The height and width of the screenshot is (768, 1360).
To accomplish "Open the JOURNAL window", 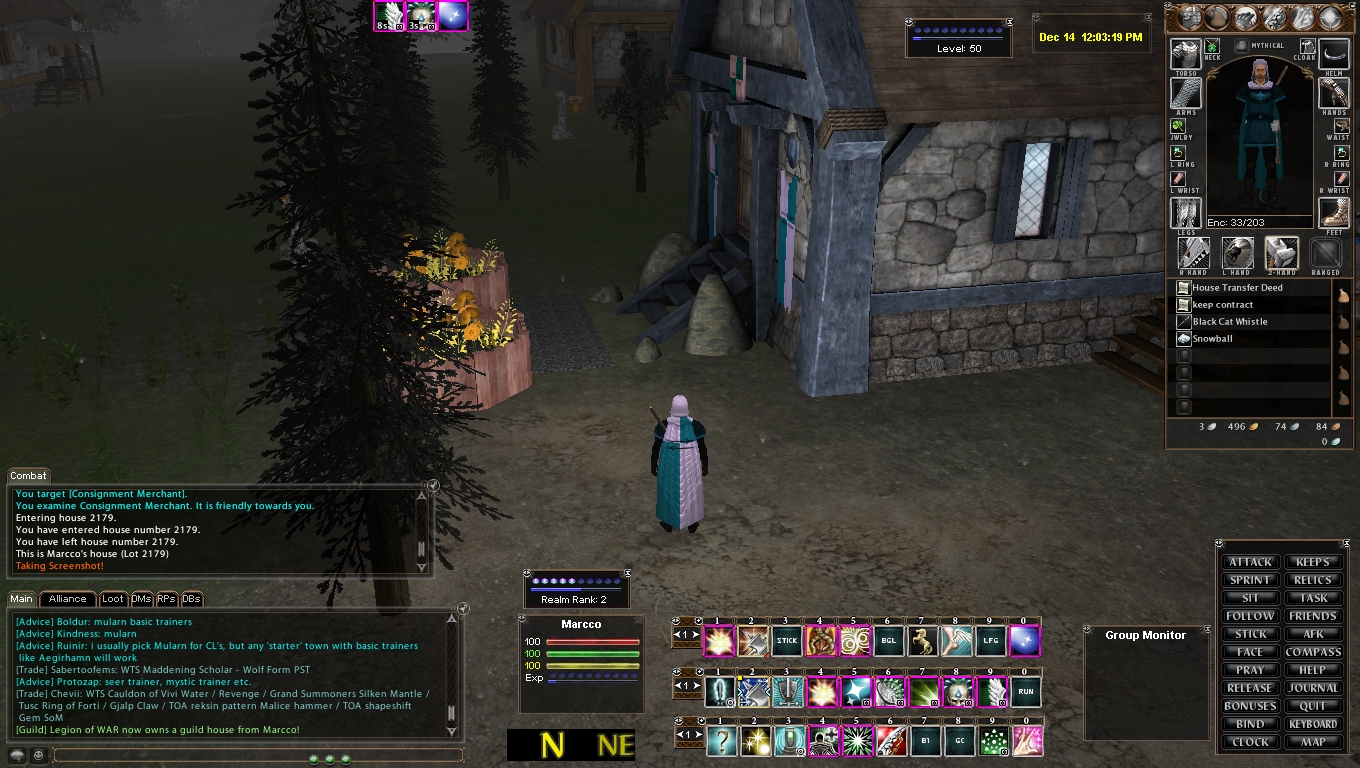I will [1312, 688].
